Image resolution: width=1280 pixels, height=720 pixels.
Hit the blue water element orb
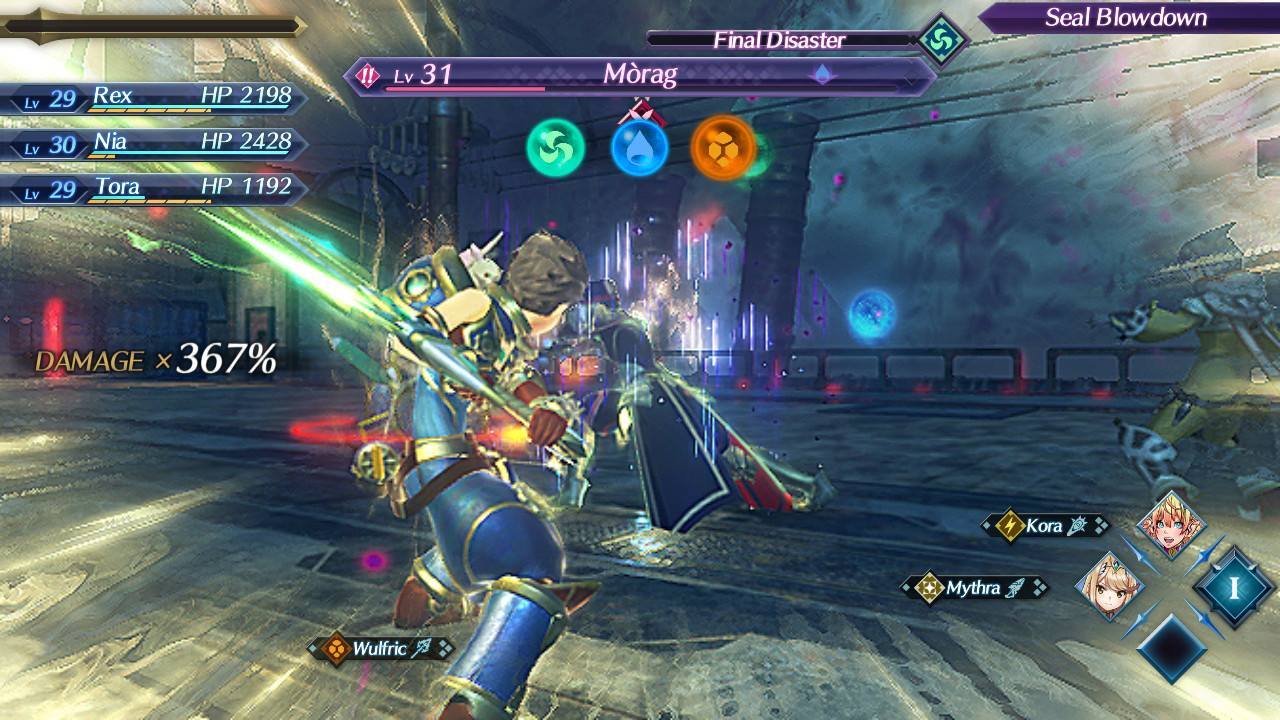tap(640, 148)
